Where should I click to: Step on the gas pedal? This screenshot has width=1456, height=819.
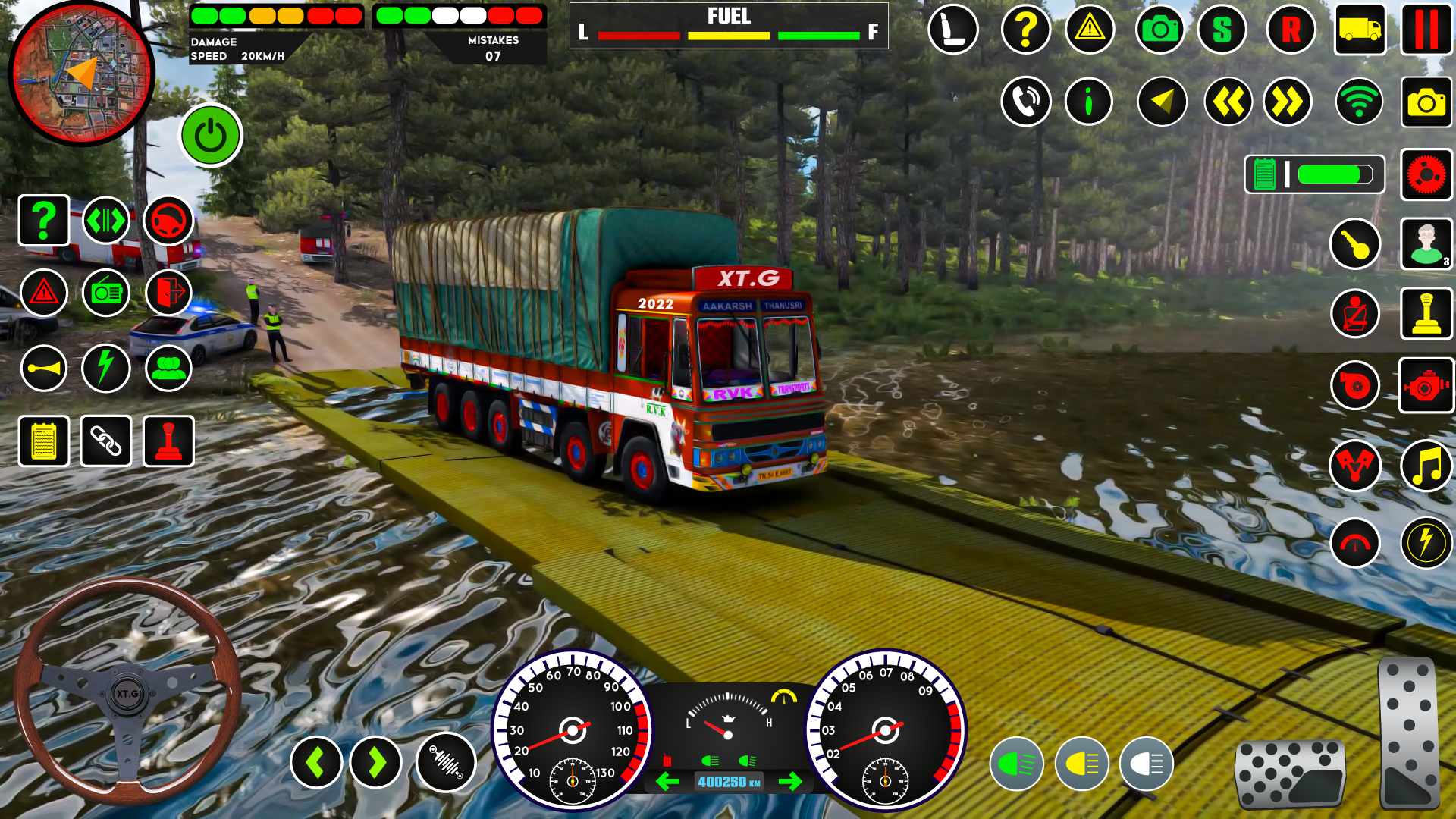(x=1408, y=733)
